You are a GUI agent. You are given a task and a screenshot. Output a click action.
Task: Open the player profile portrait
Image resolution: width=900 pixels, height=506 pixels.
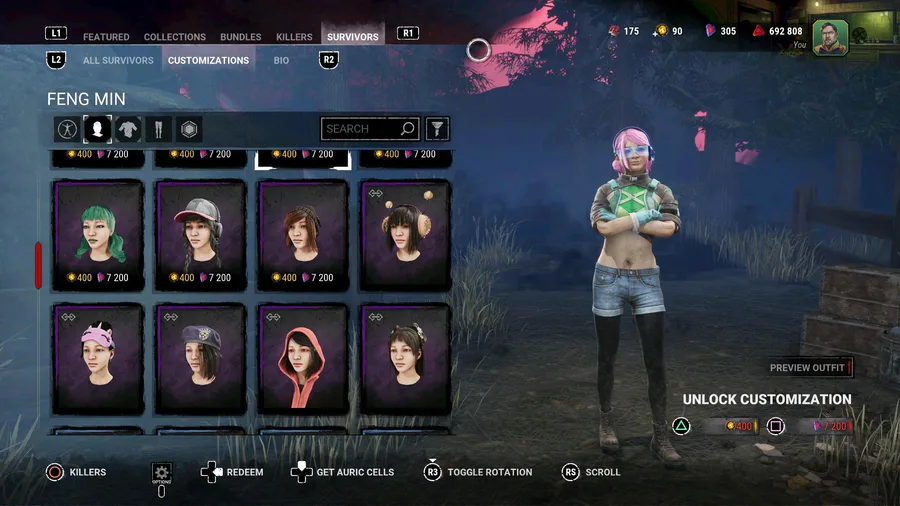pyautogui.click(x=830, y=38)
